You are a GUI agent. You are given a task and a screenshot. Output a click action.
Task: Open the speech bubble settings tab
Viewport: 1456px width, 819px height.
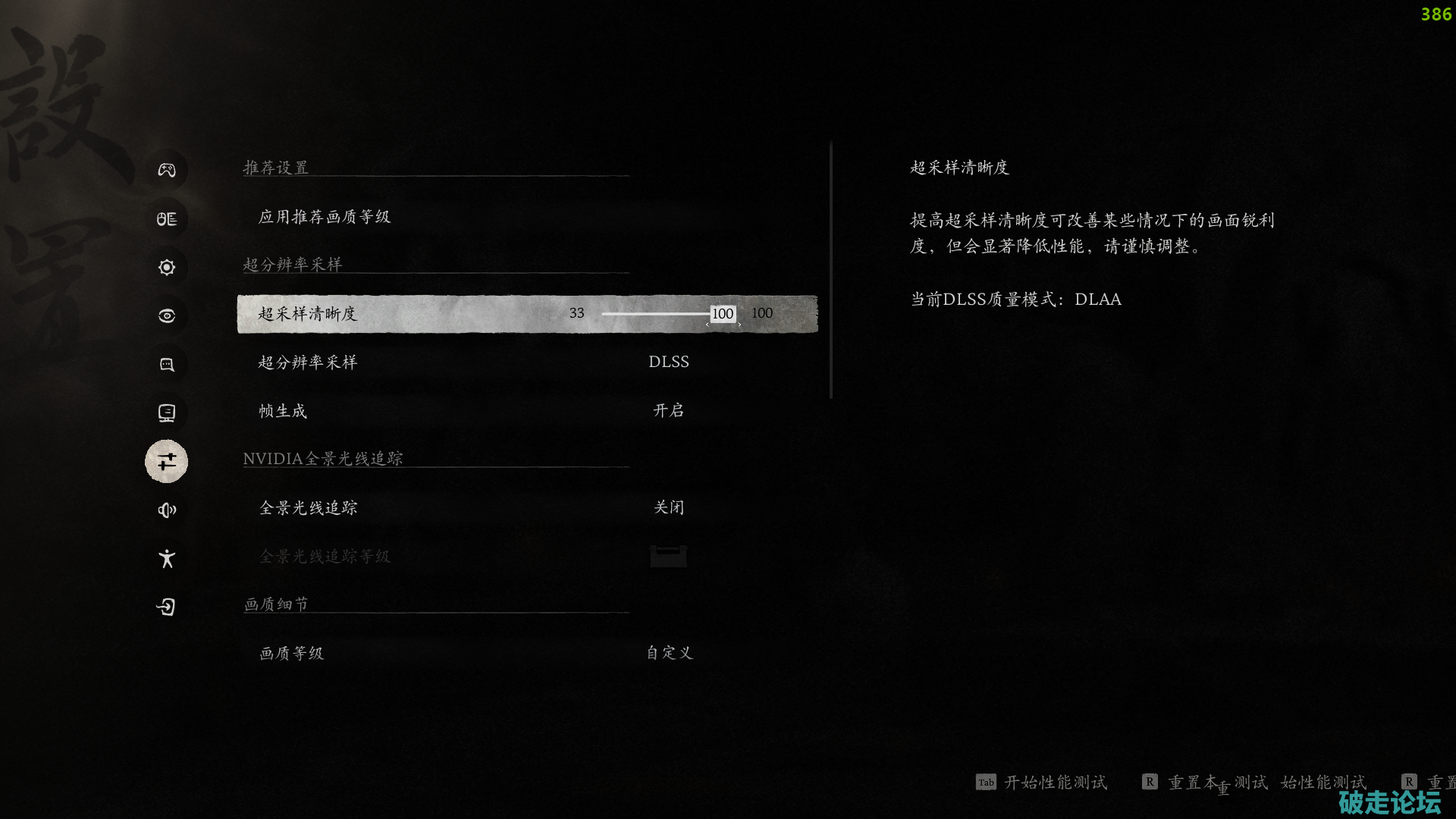pyautogui.click(x=167, y=365)
